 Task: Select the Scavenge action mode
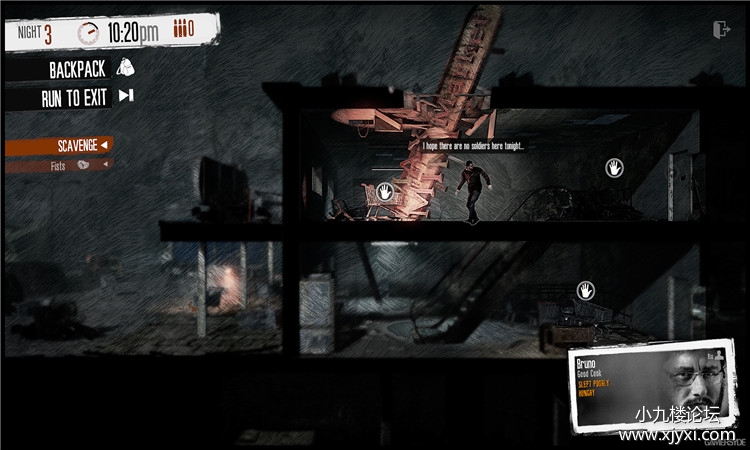click(x=59, y=146)
